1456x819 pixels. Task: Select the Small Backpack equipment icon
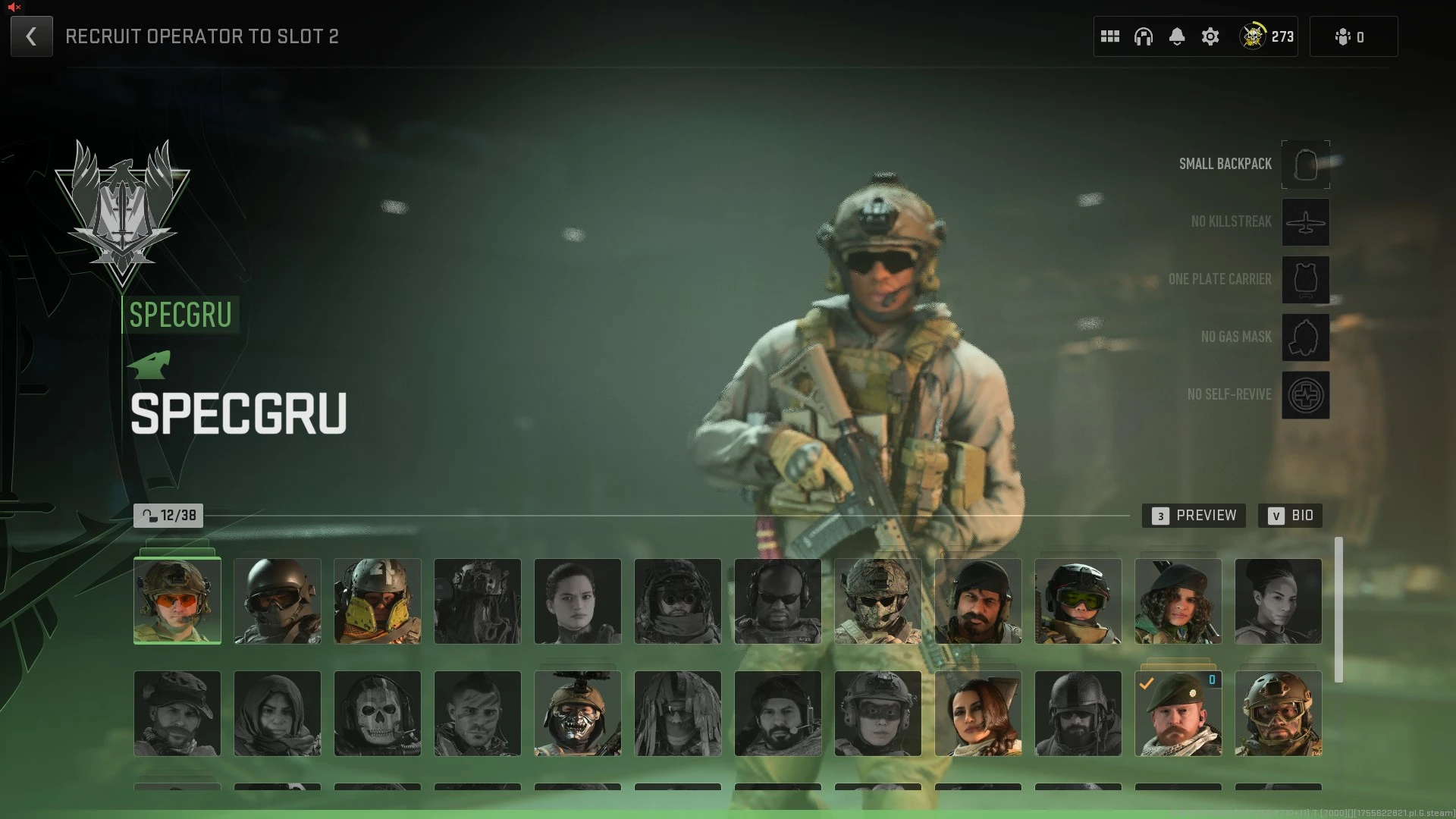coord(1305,165)
